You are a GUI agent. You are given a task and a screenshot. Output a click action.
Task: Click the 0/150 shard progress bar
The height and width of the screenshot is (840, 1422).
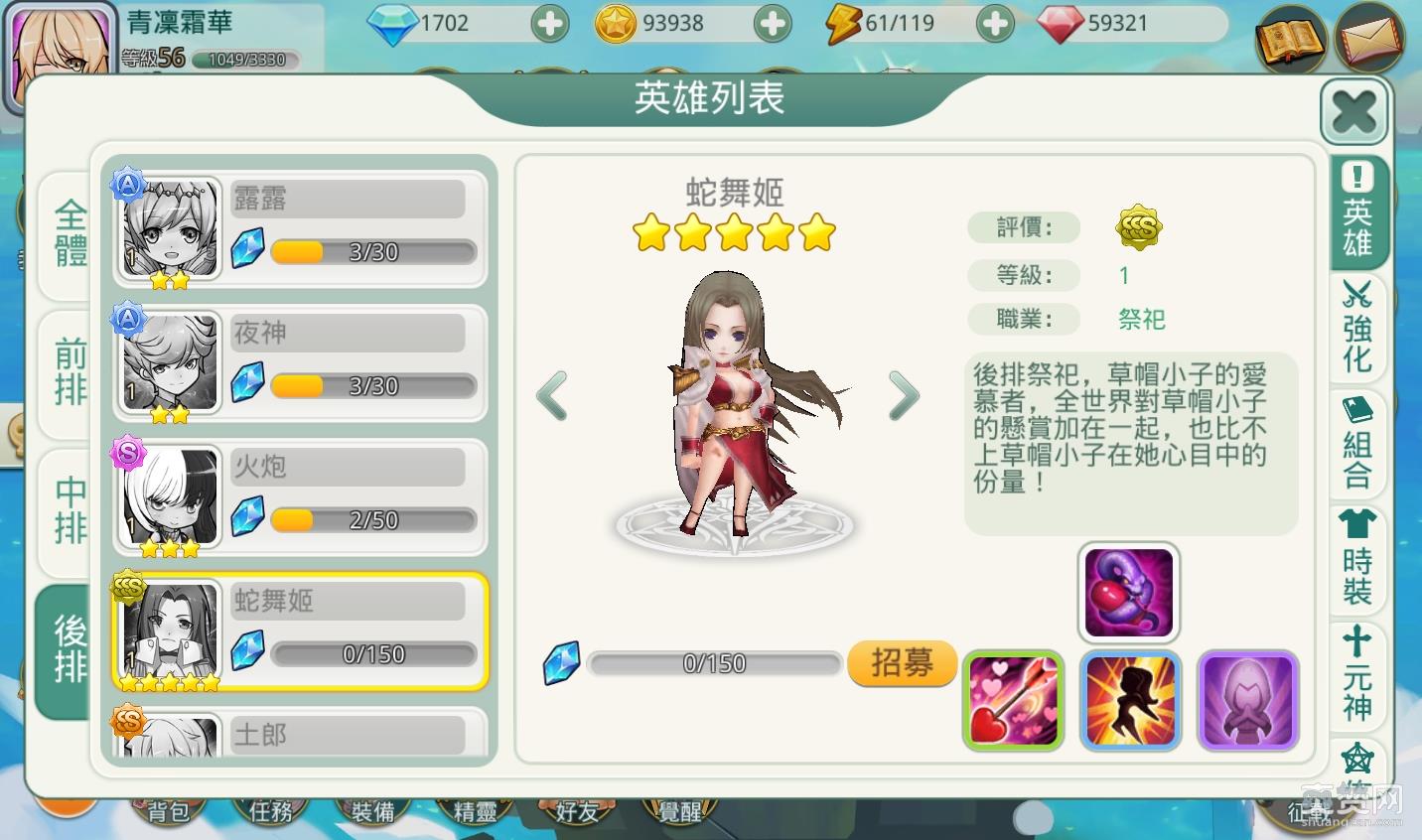[x=713, y=663]
